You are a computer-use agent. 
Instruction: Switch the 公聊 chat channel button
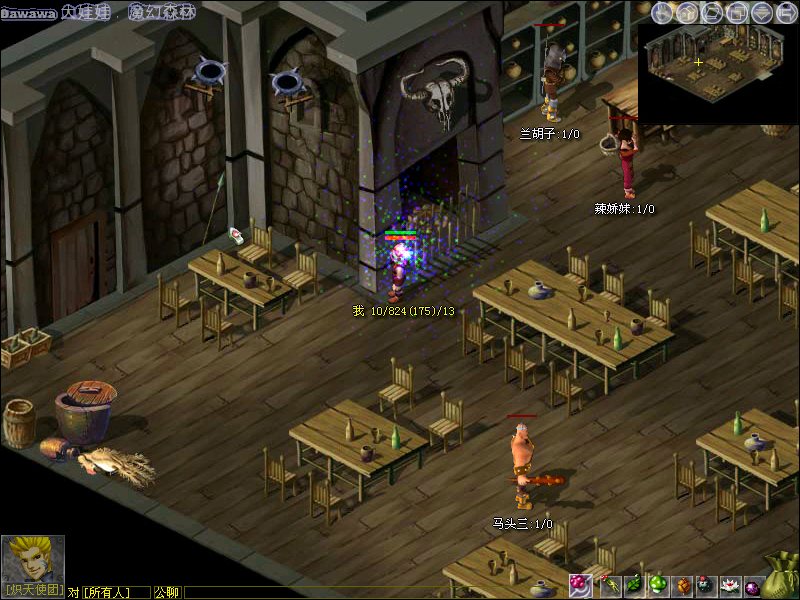pyautogui.click(x=167, y=592)
